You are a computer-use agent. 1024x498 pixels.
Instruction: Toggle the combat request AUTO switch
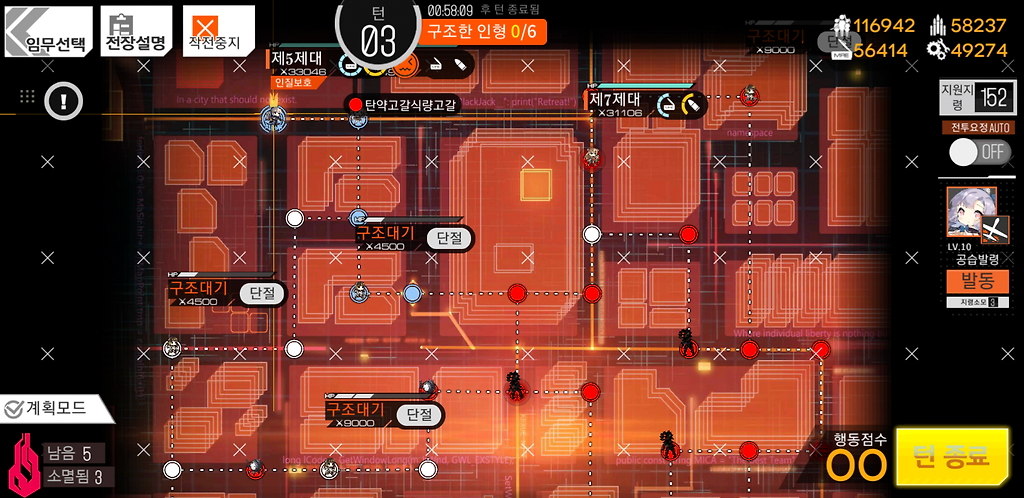coord(979,152)
